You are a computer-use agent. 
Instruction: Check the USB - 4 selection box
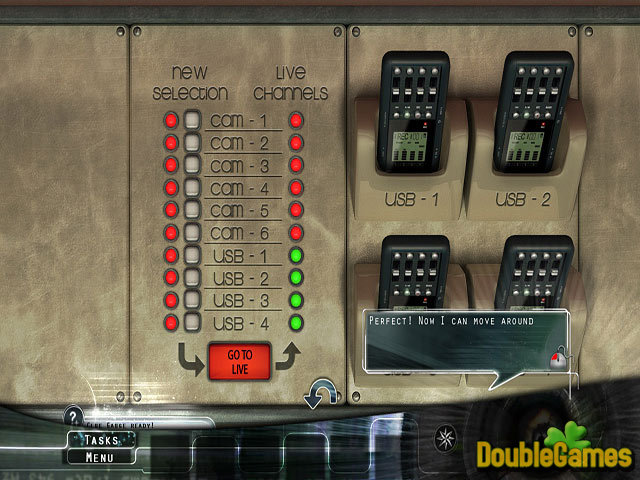[192, 323]
